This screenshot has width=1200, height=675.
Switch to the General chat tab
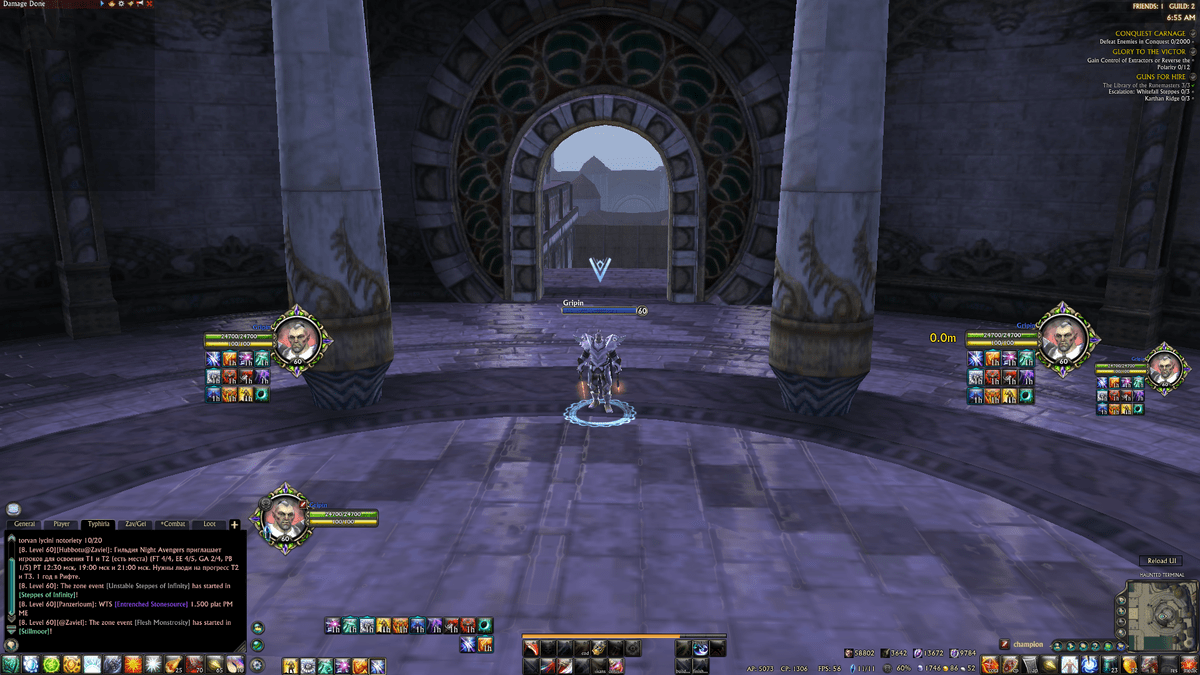(24, 524)
